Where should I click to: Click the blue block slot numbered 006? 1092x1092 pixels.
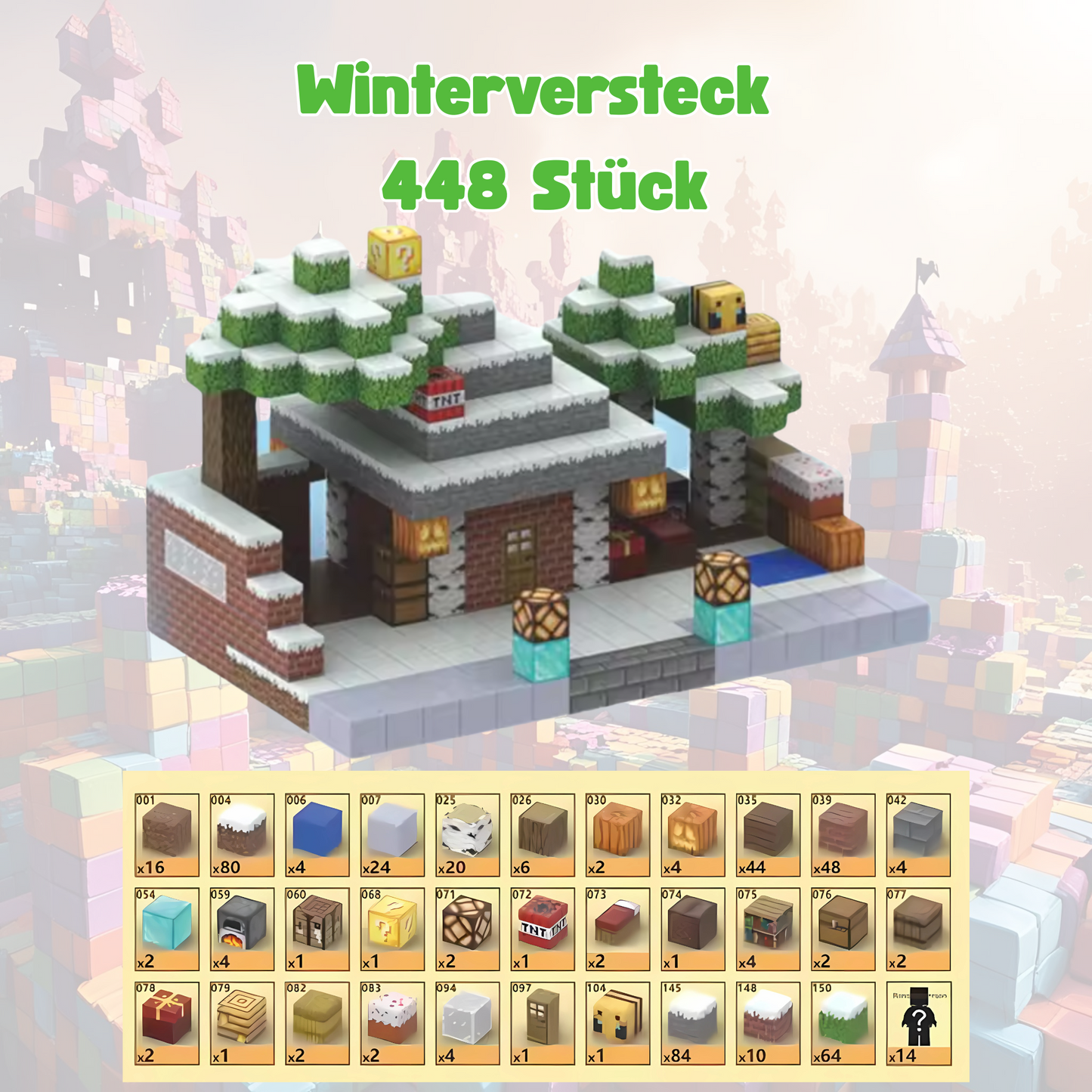[x=317, y=834]
